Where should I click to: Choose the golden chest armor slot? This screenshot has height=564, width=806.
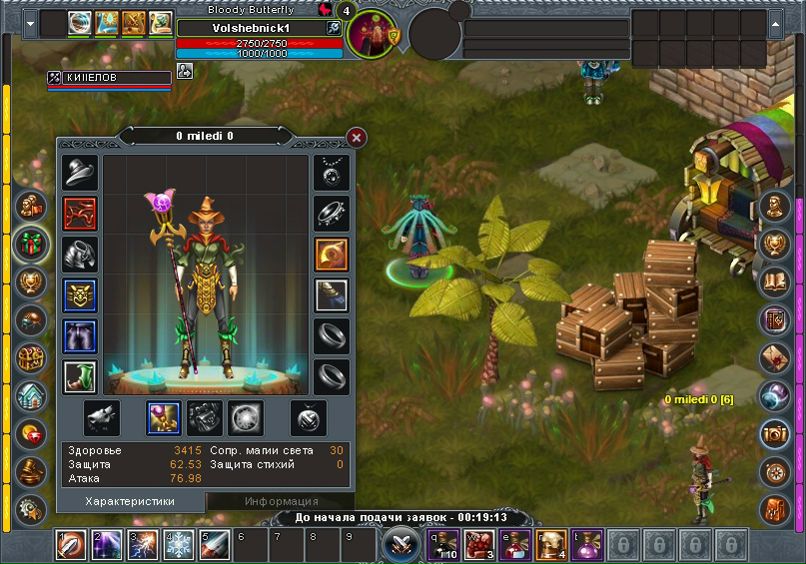[x=80, y=295]
